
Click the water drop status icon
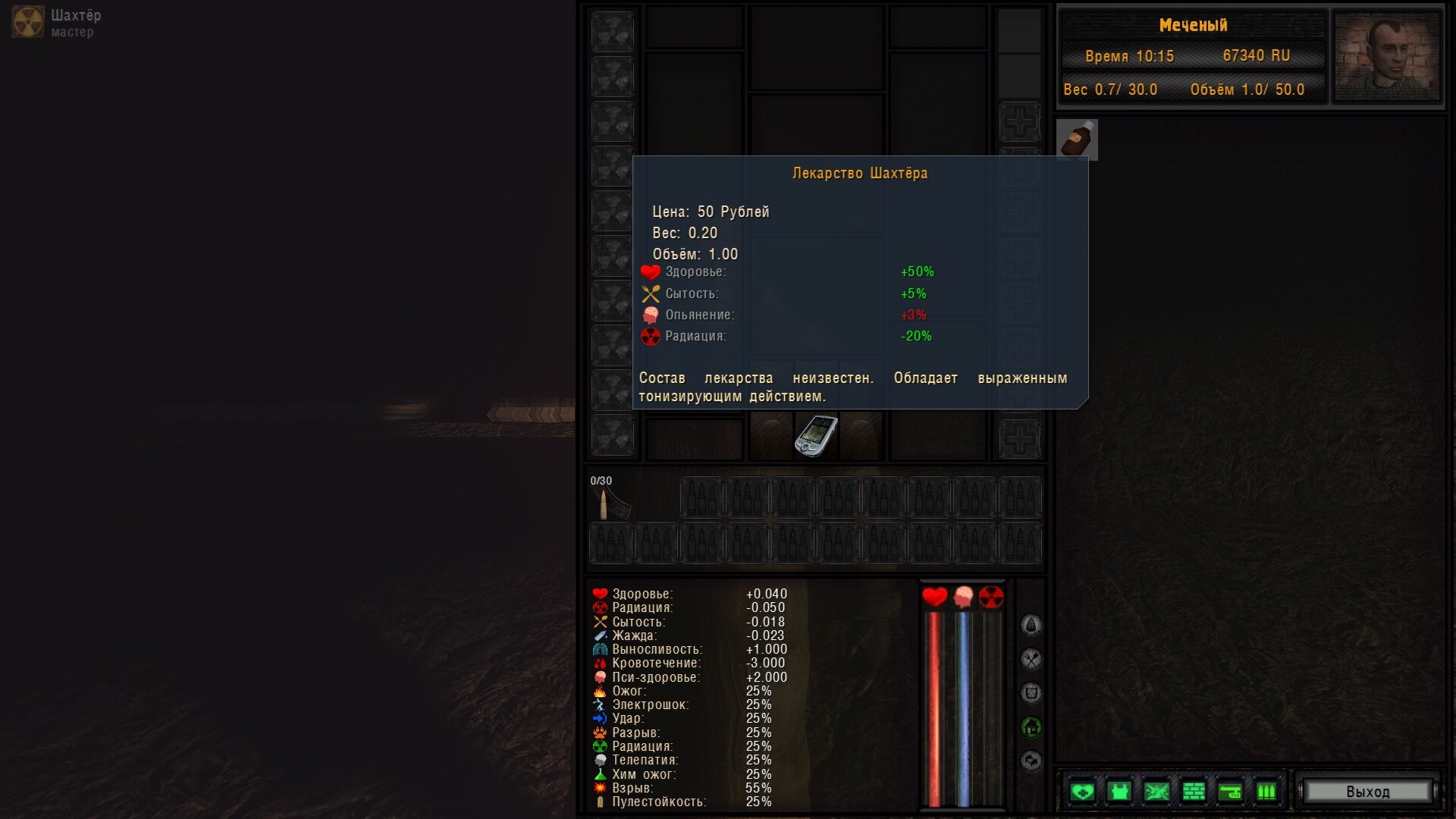tap(1031, 625)
